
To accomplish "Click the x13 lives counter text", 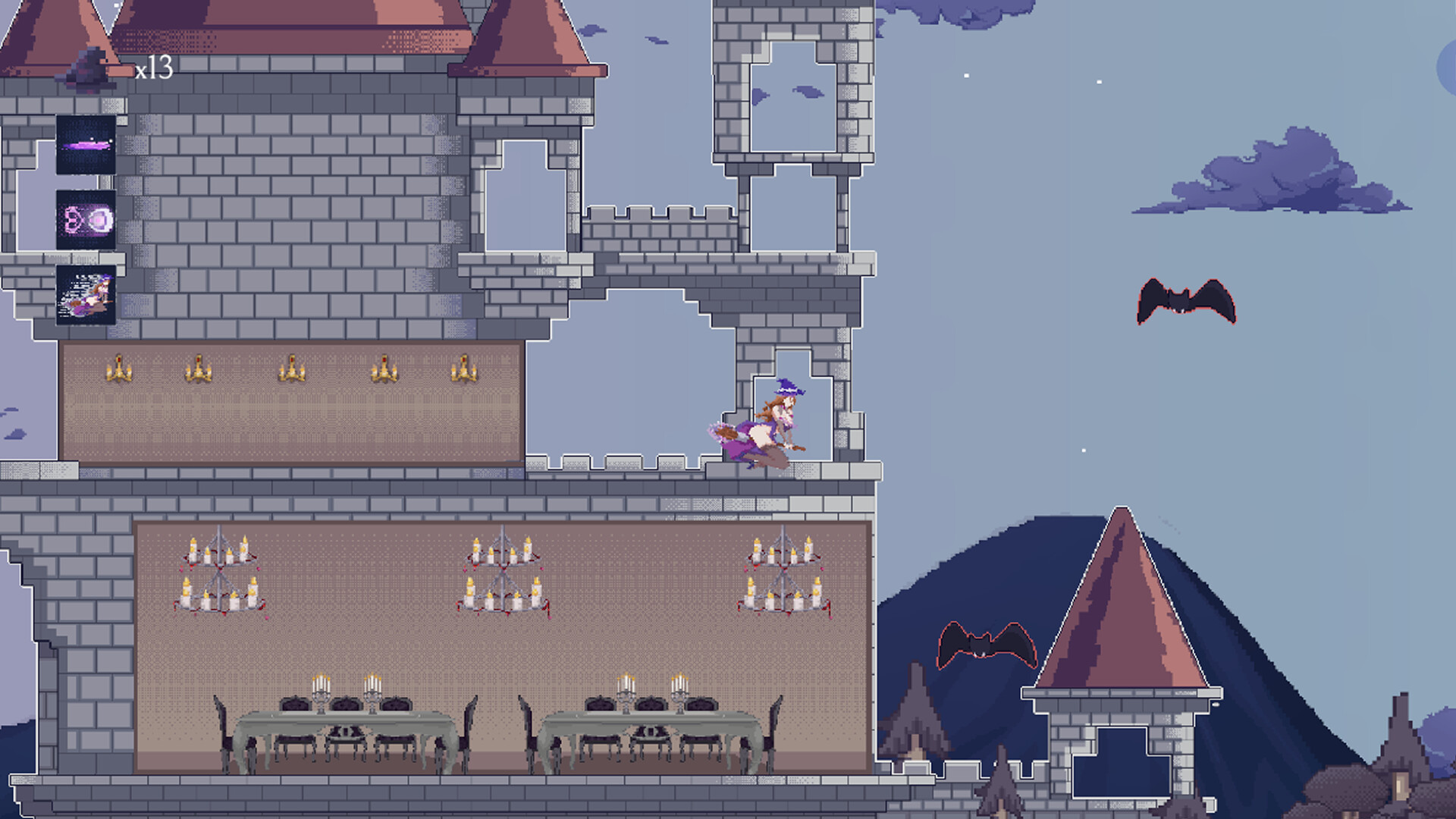I will tap(152, 70).
